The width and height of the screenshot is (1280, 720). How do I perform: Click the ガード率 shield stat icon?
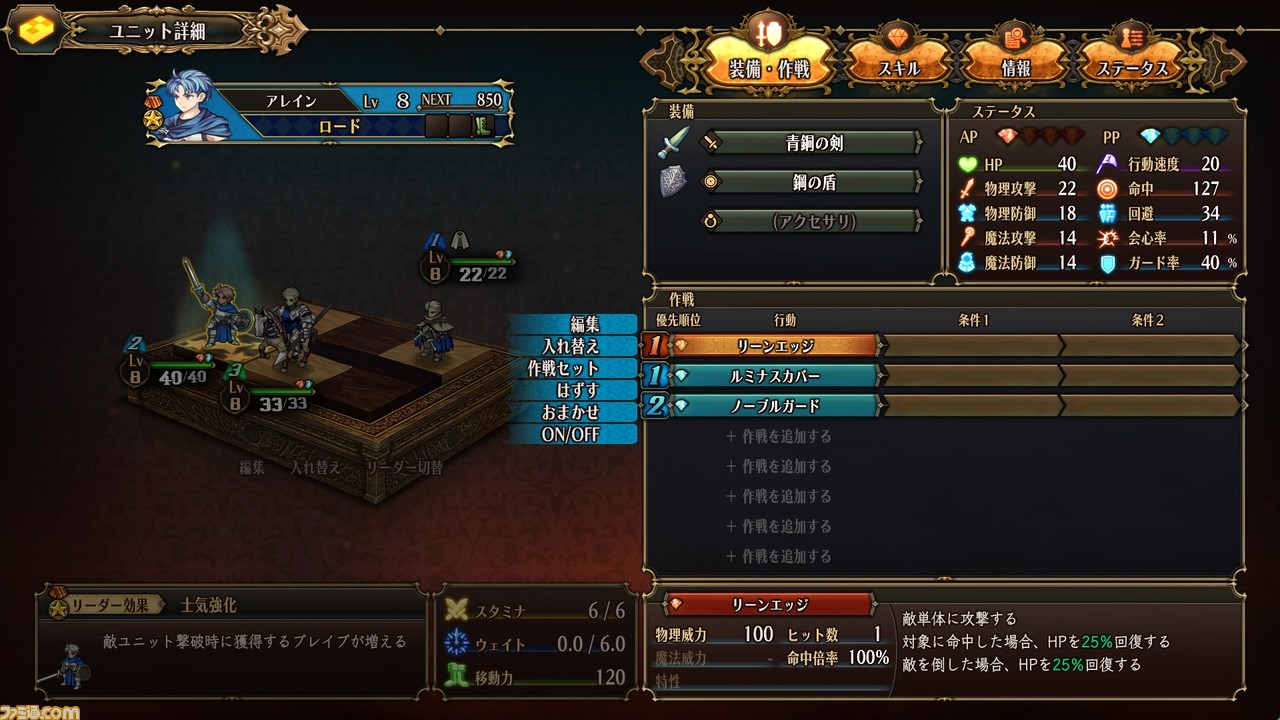coord(1110,263)
